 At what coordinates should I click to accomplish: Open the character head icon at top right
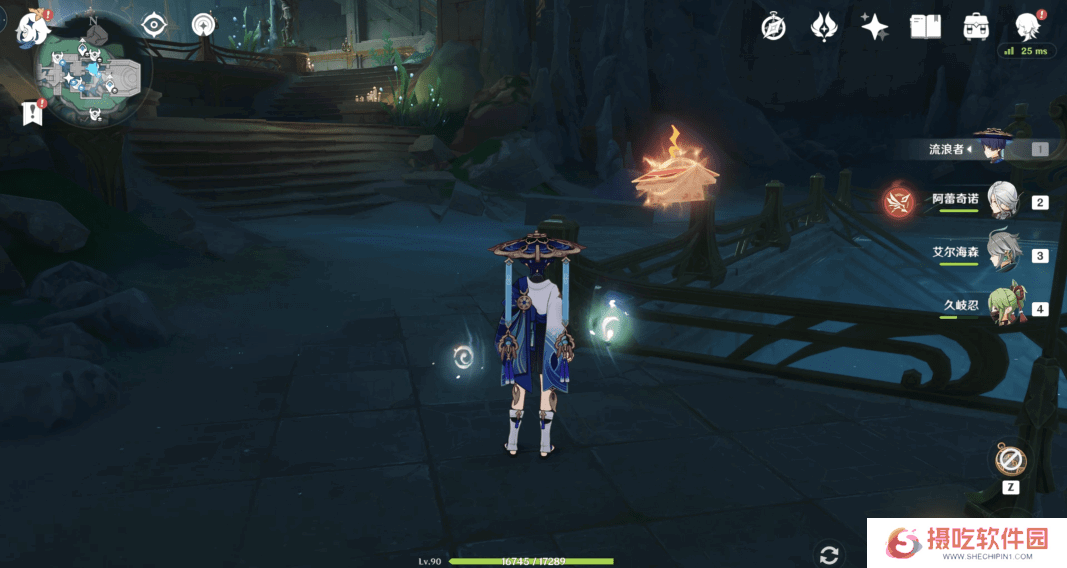pos(1027,25)
